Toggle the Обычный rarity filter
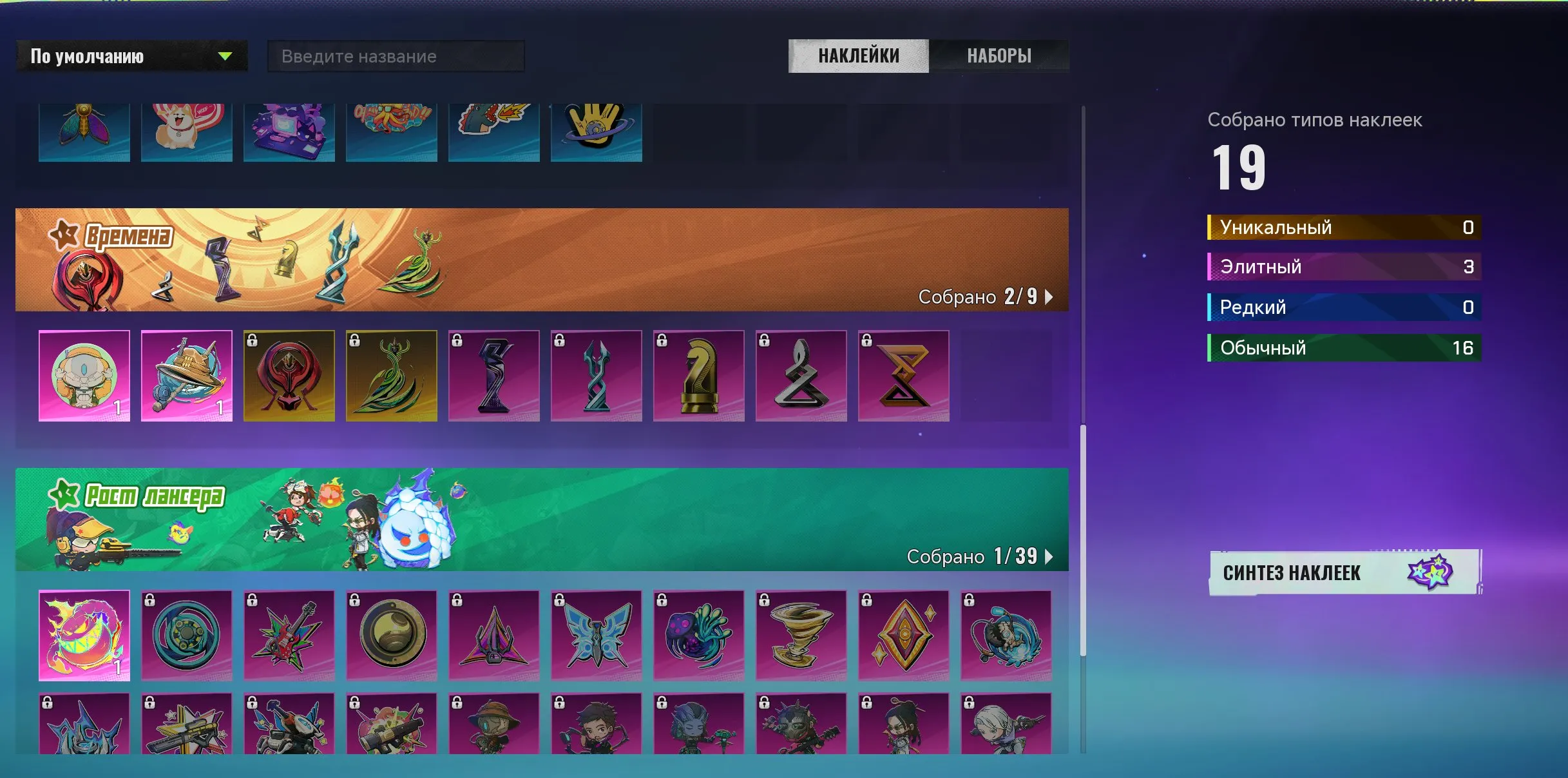 coord(1344,347)
